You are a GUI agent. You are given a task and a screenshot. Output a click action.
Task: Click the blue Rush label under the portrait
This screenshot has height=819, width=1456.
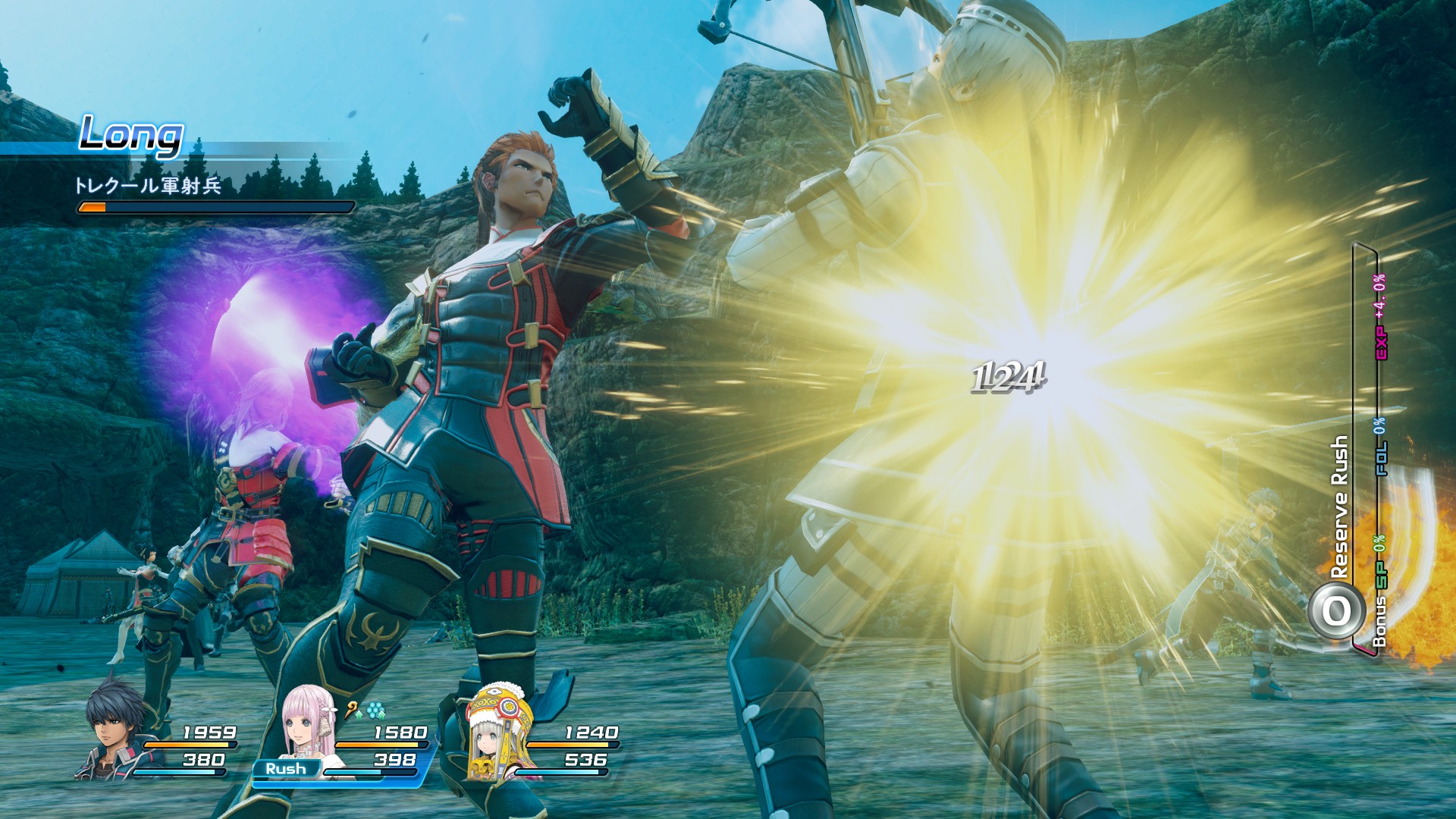pyautogui.click(x=285, y=769)
